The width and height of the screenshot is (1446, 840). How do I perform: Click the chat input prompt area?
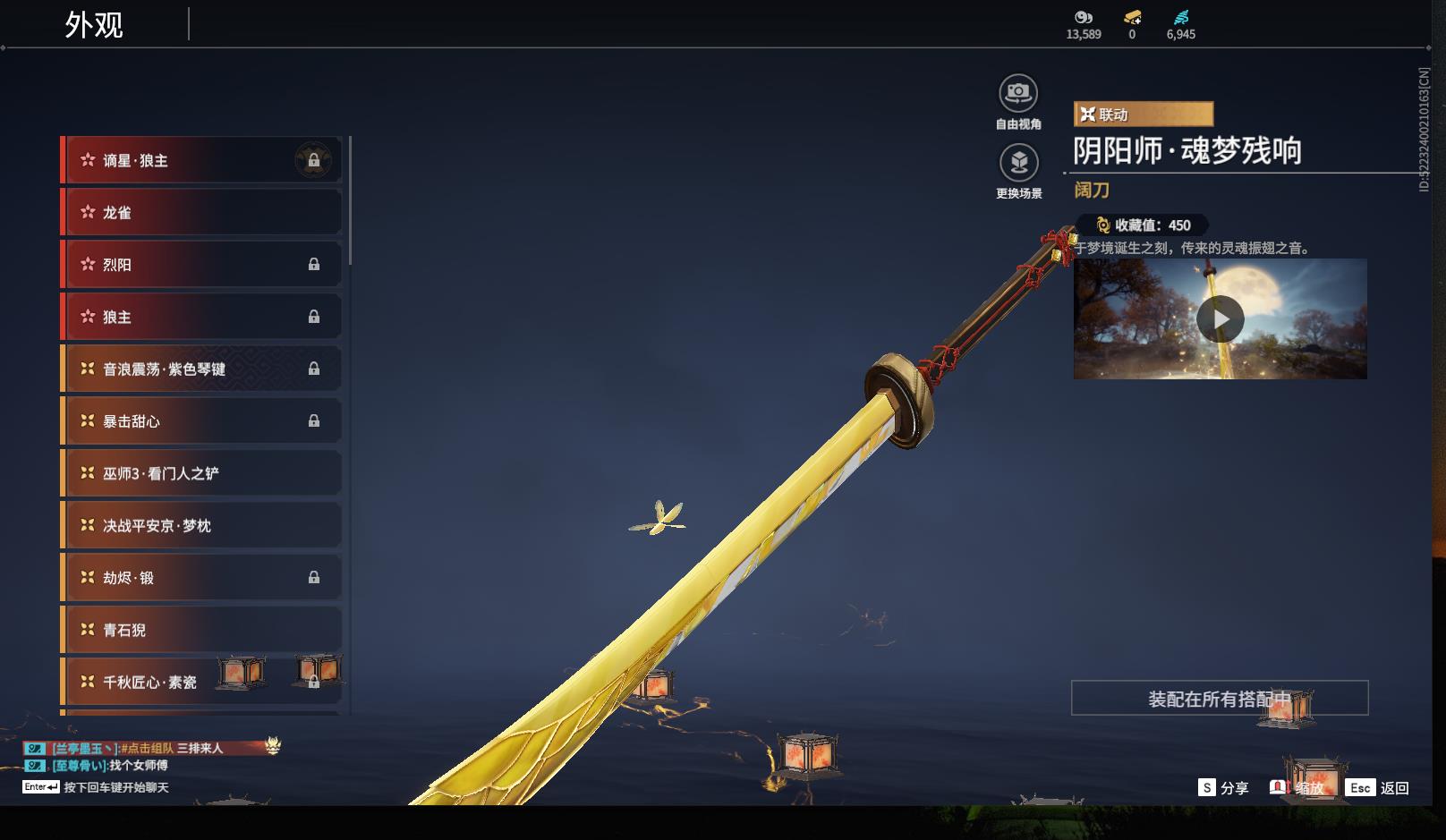115,788
